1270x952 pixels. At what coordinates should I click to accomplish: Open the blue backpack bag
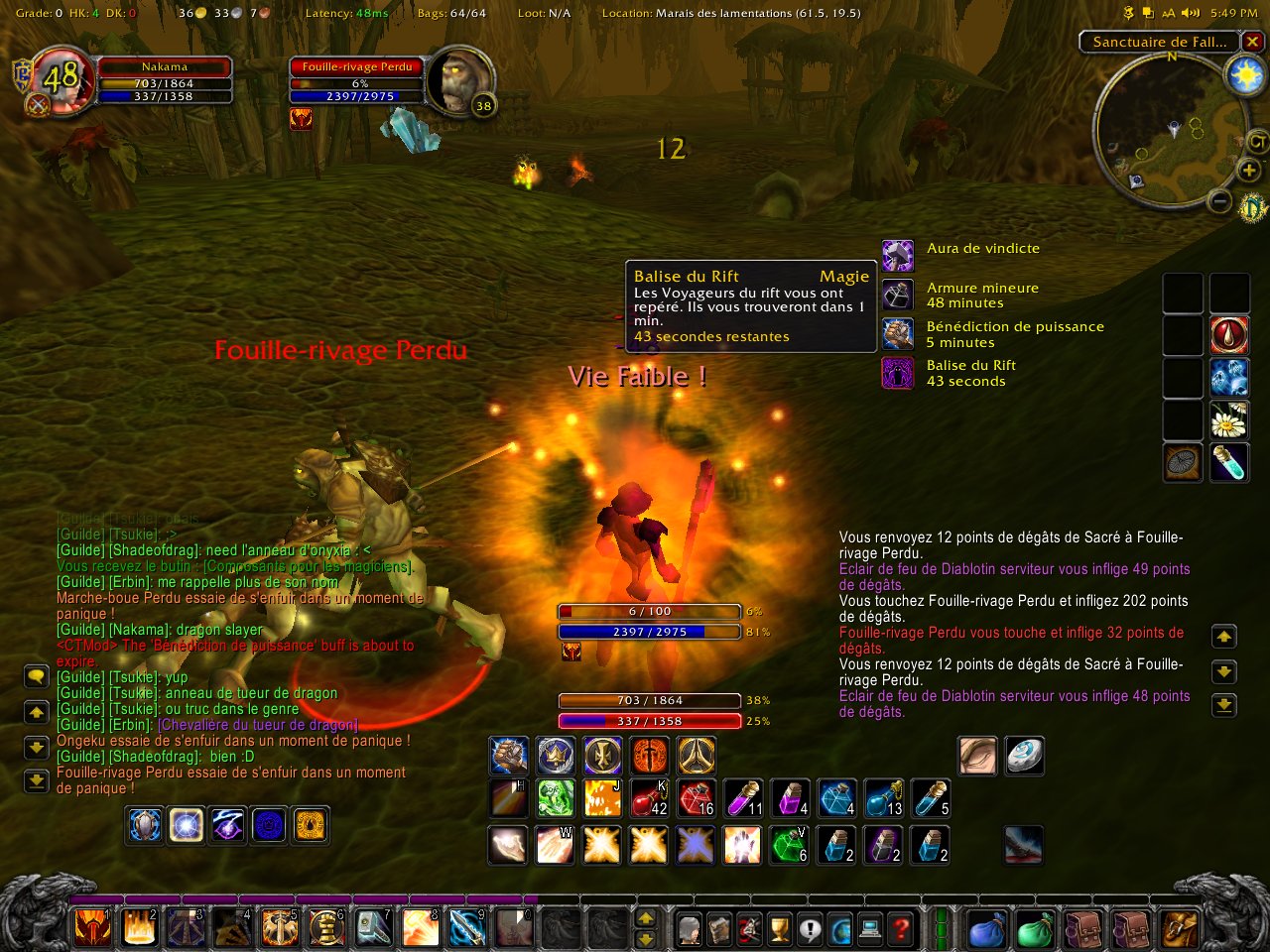(987, 929)
